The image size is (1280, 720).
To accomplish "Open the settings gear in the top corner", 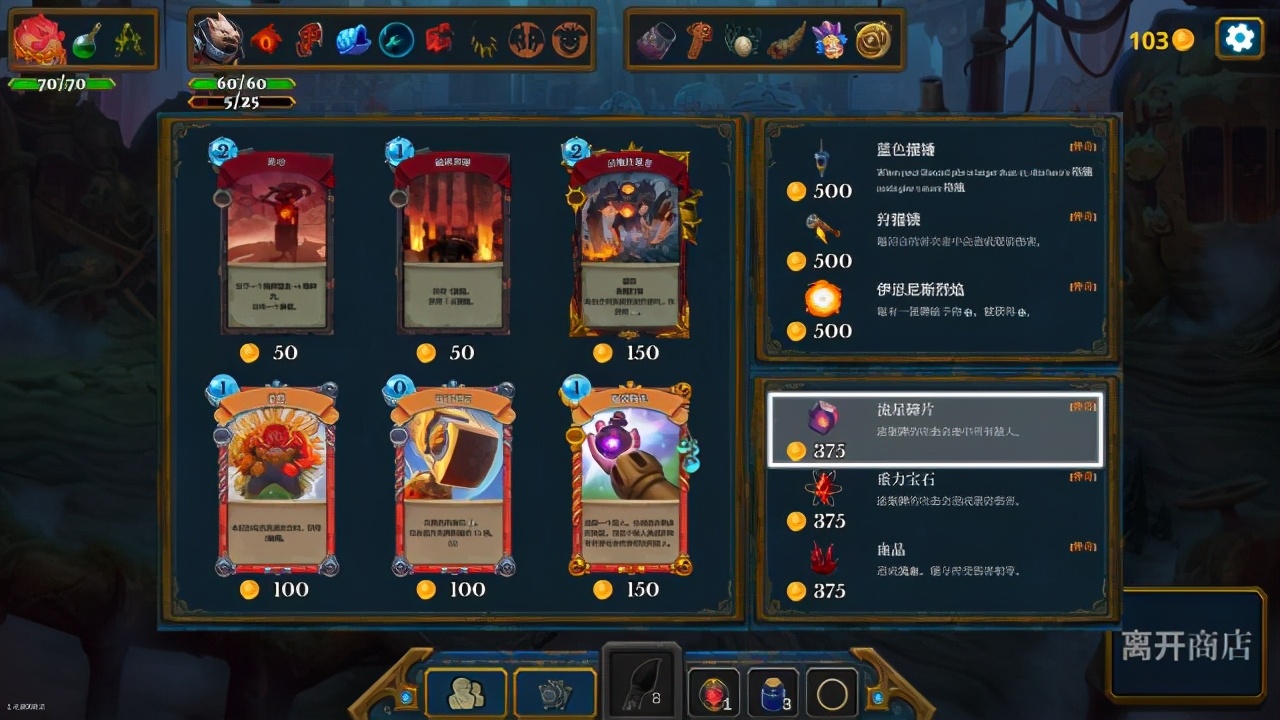I will (1238, 38).
